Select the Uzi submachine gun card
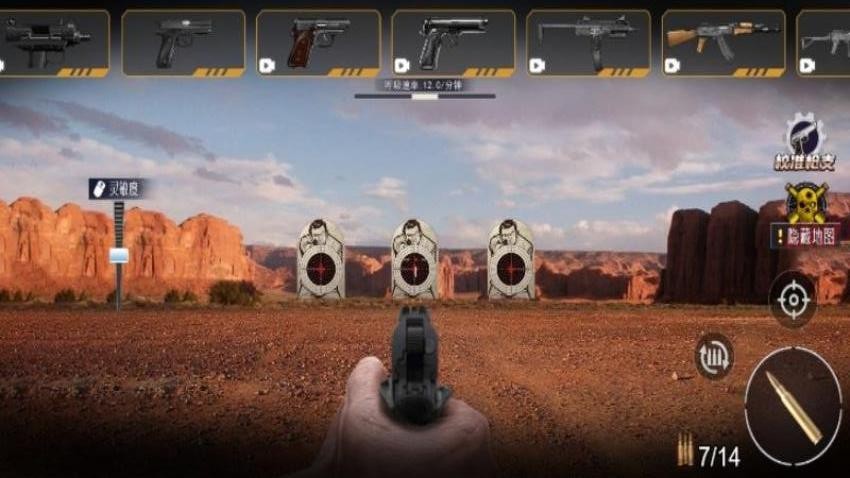 tap(52, 42)
